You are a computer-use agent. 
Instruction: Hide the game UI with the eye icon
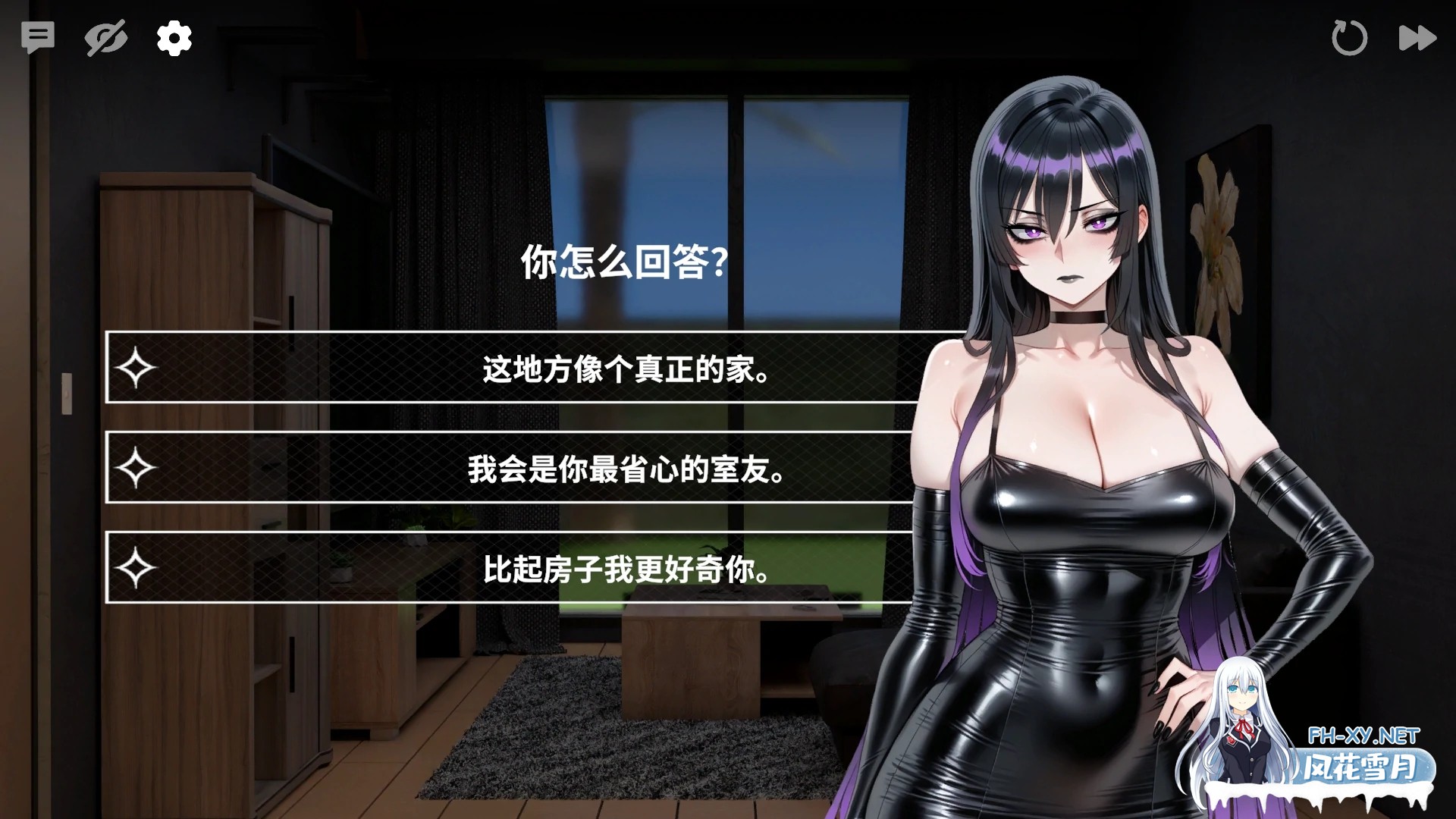[106, 38]
